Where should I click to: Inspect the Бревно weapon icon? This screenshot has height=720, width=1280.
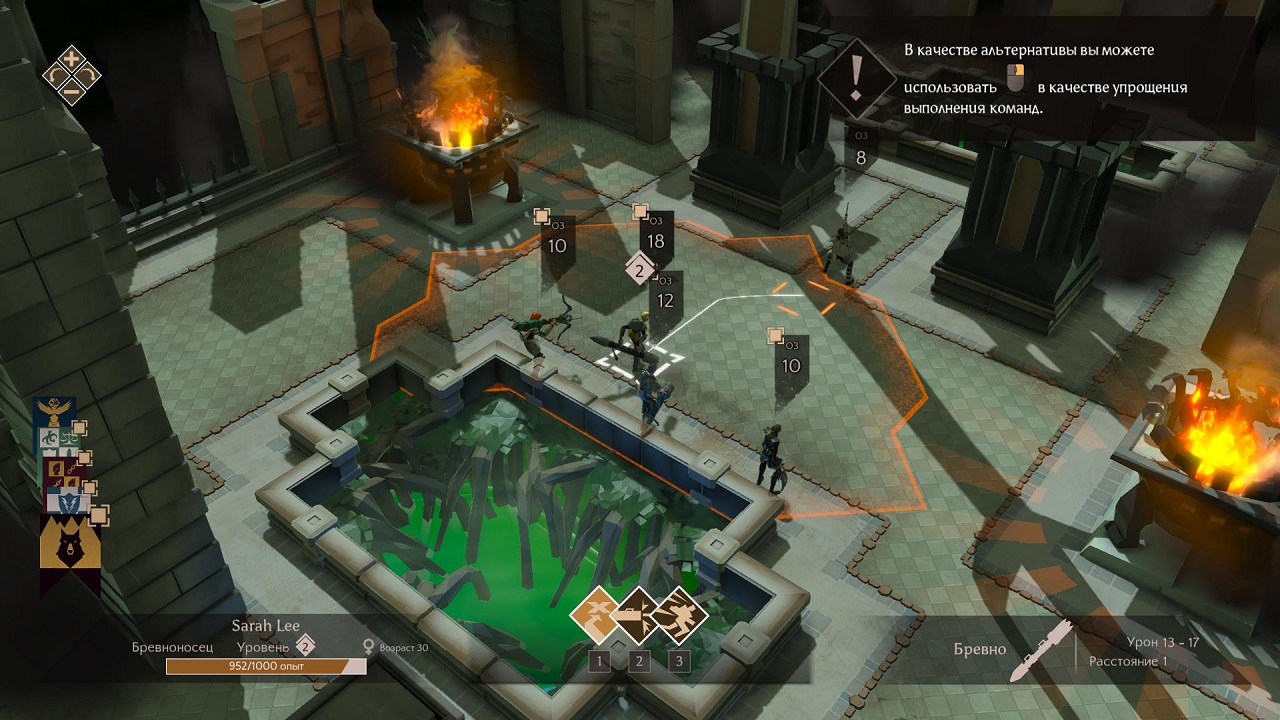(x=1039, y=650)
